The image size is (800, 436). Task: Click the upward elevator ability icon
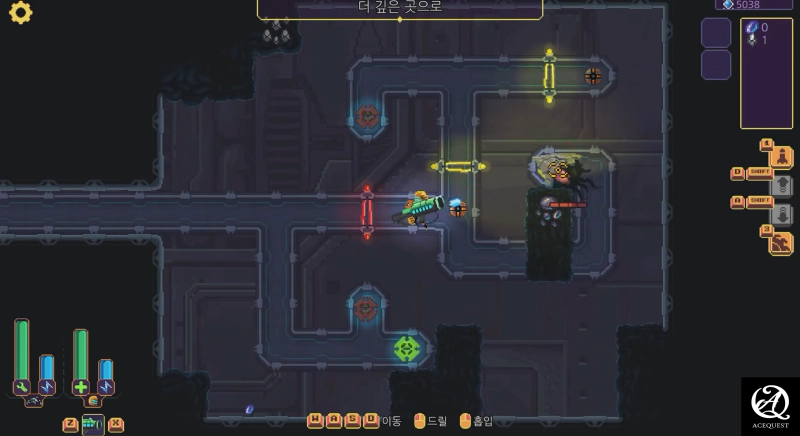(782, 186)
